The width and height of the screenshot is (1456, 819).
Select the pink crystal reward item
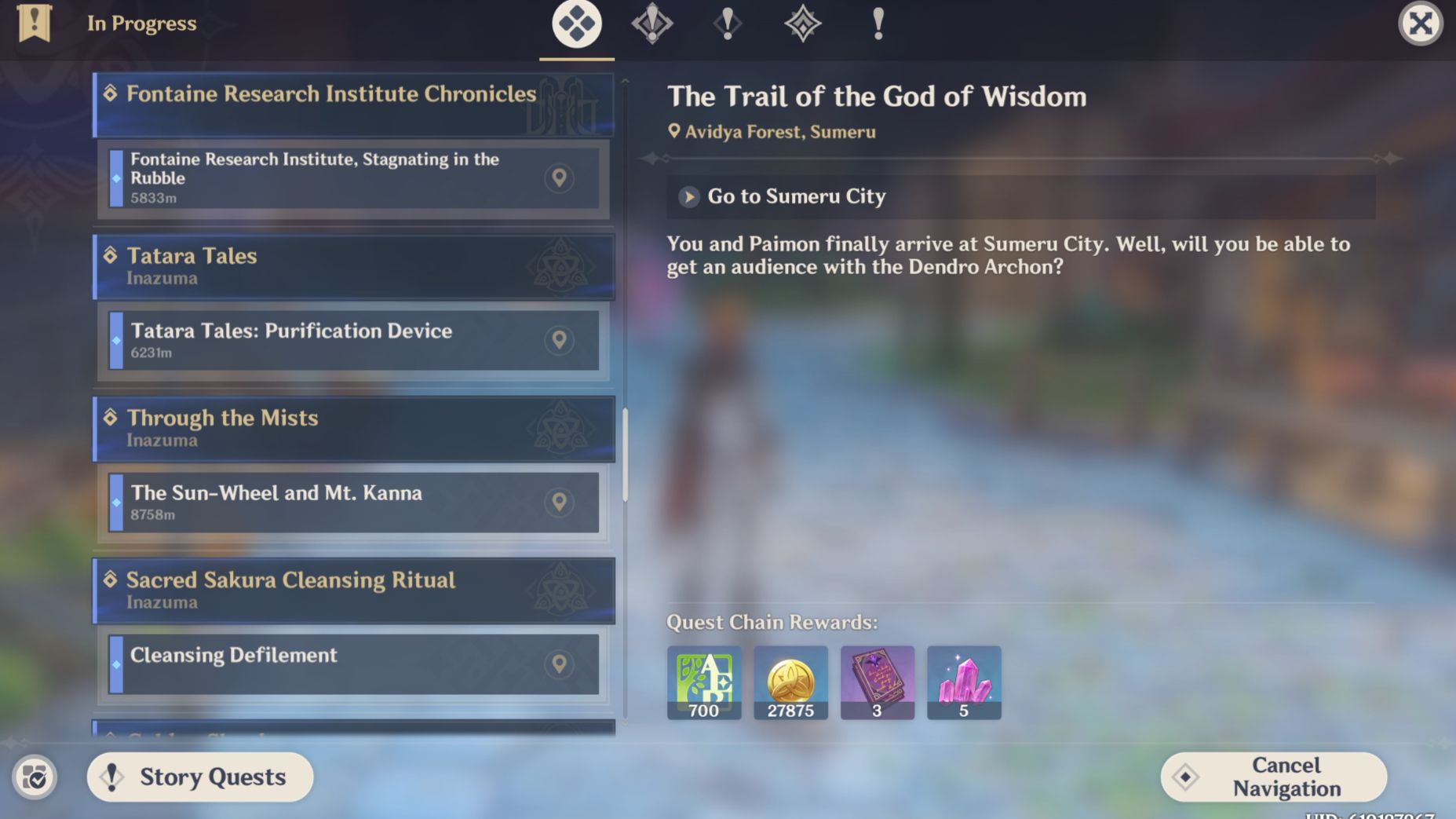[x=964, y=682]
